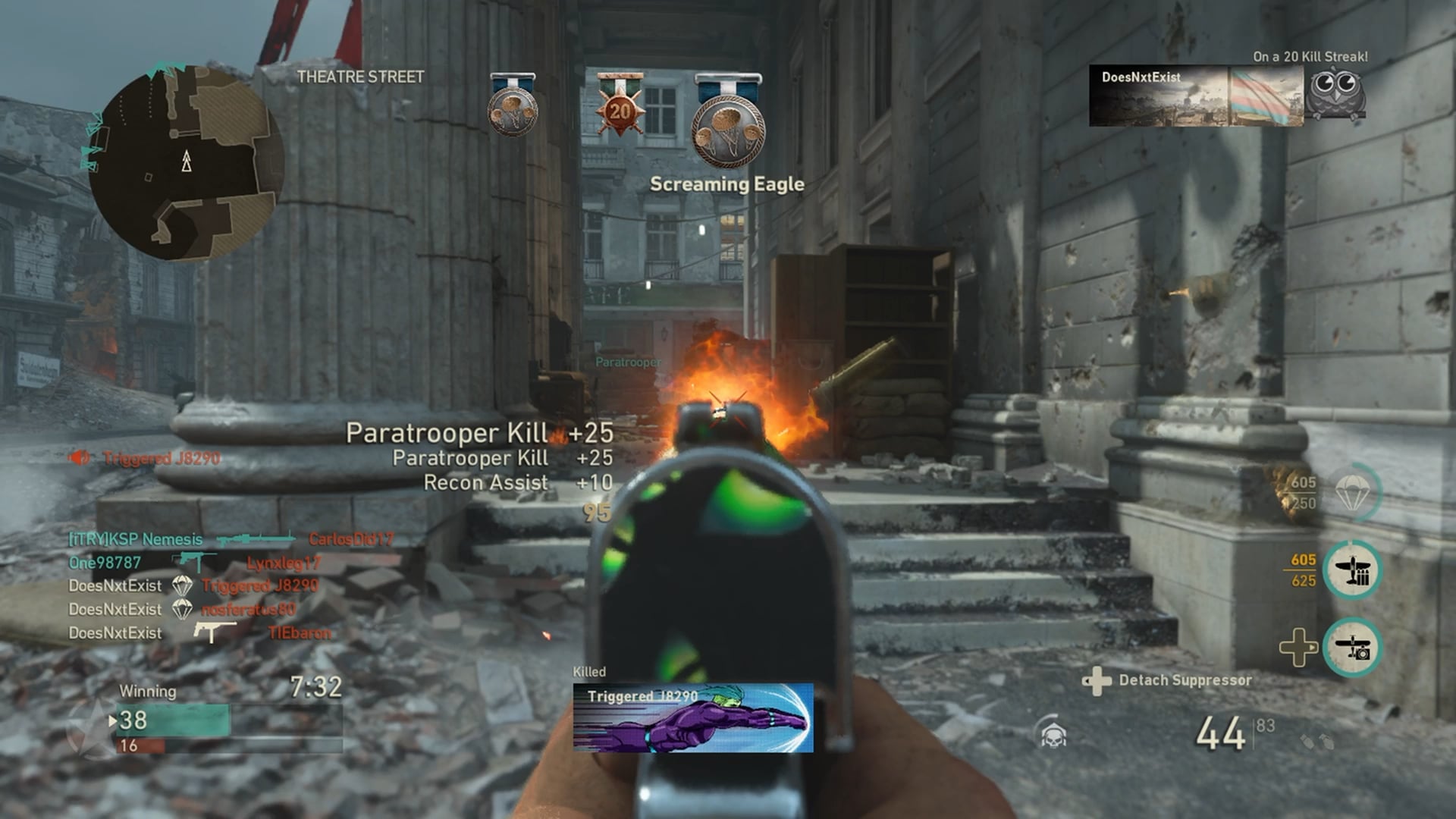Click the owl player emblem

(x=1337, y=93)
